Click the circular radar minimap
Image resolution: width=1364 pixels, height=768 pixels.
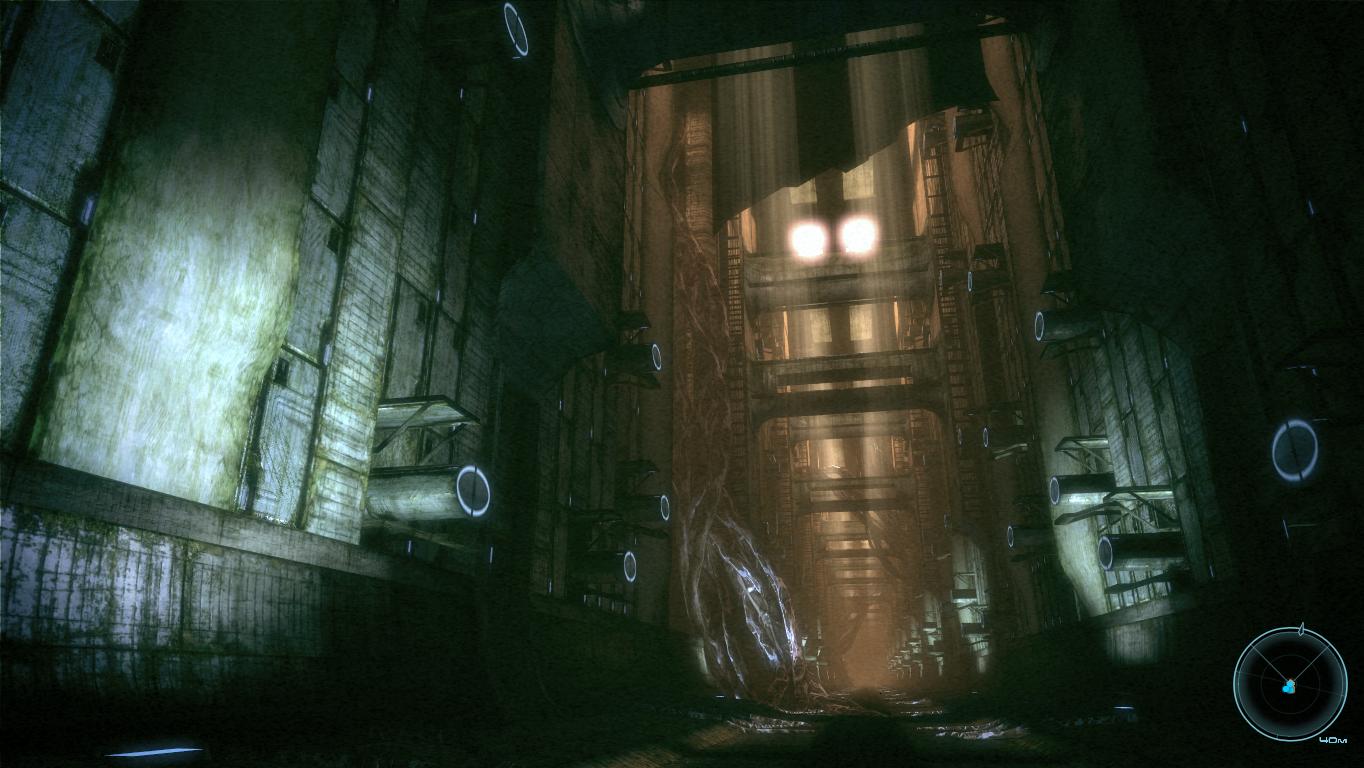1289,685
